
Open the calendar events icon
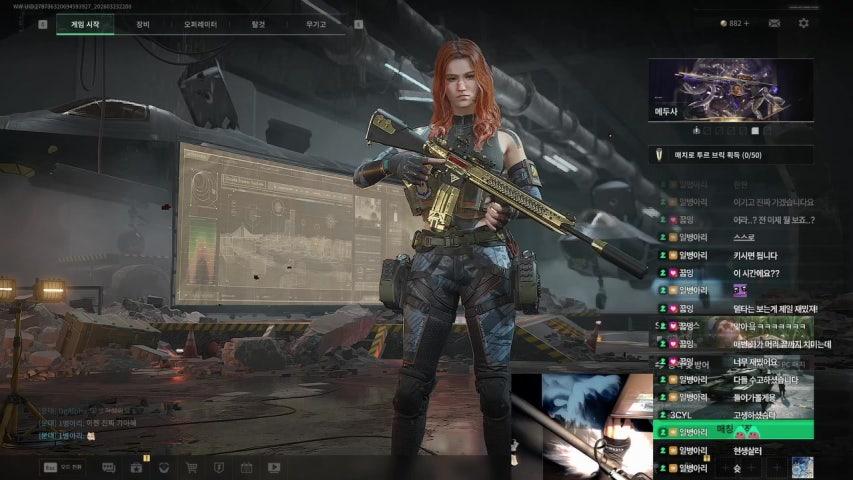(x=247, y=467)
